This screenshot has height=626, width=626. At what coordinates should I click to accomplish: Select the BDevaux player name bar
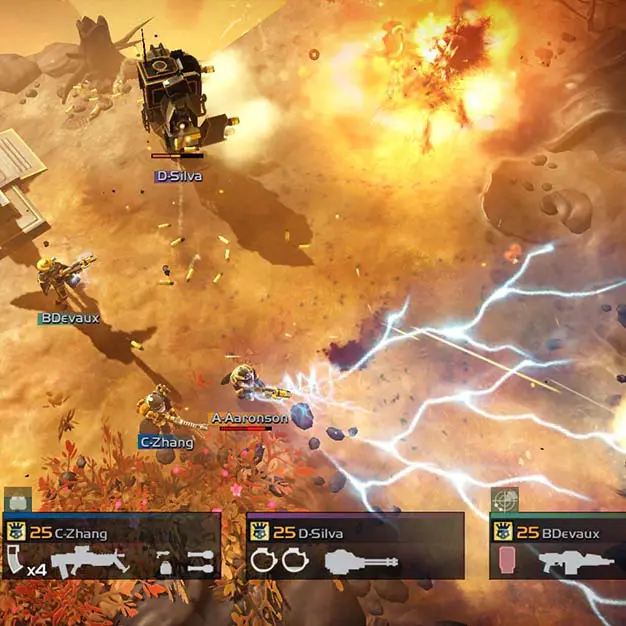pyautogui.click(x=558, y=533)
